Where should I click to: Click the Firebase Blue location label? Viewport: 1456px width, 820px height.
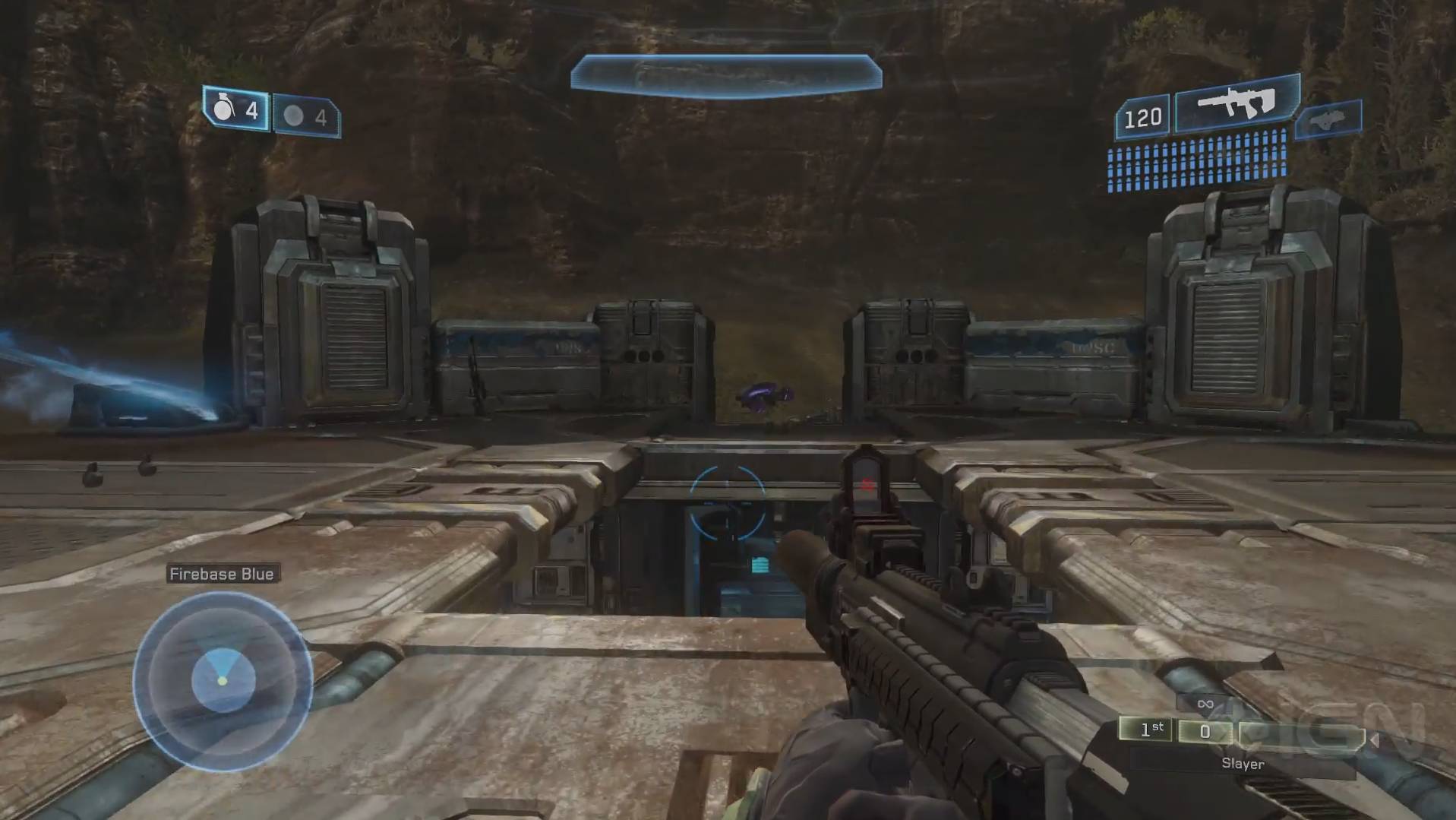click(222, 574)
